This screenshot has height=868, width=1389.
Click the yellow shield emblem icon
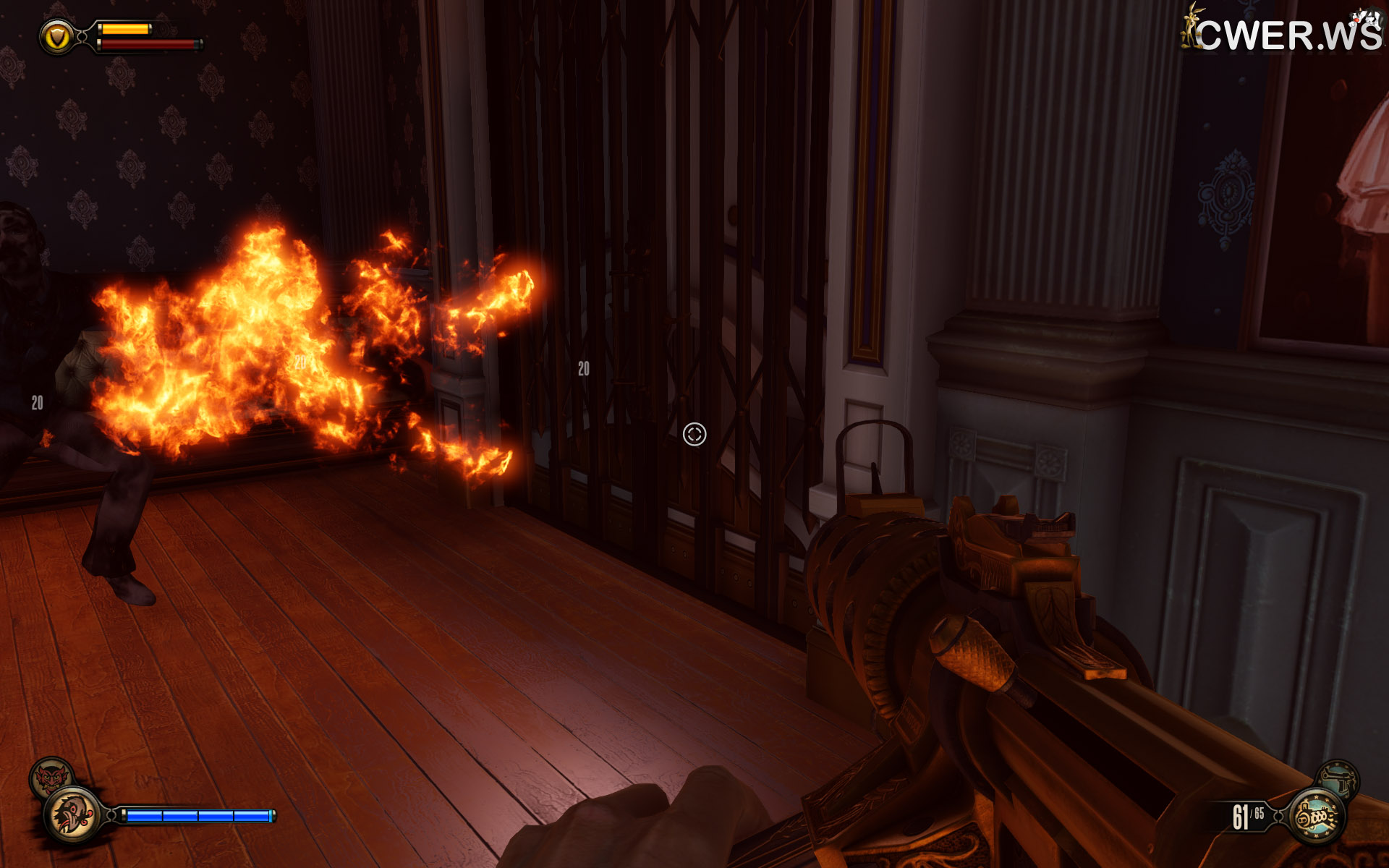pos(57,36)
